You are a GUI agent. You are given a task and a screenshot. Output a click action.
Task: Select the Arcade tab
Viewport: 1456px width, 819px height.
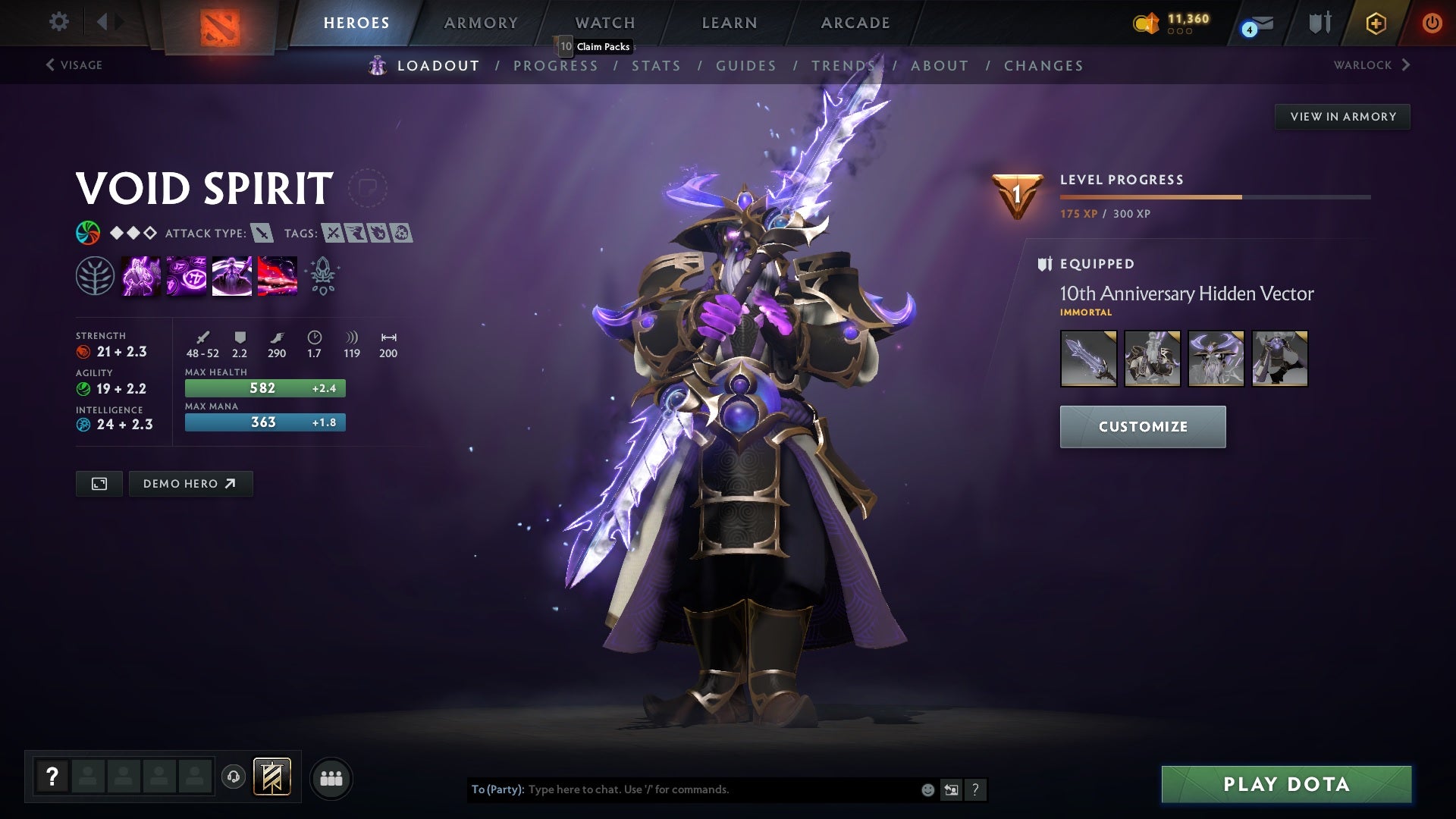point(855,23)
